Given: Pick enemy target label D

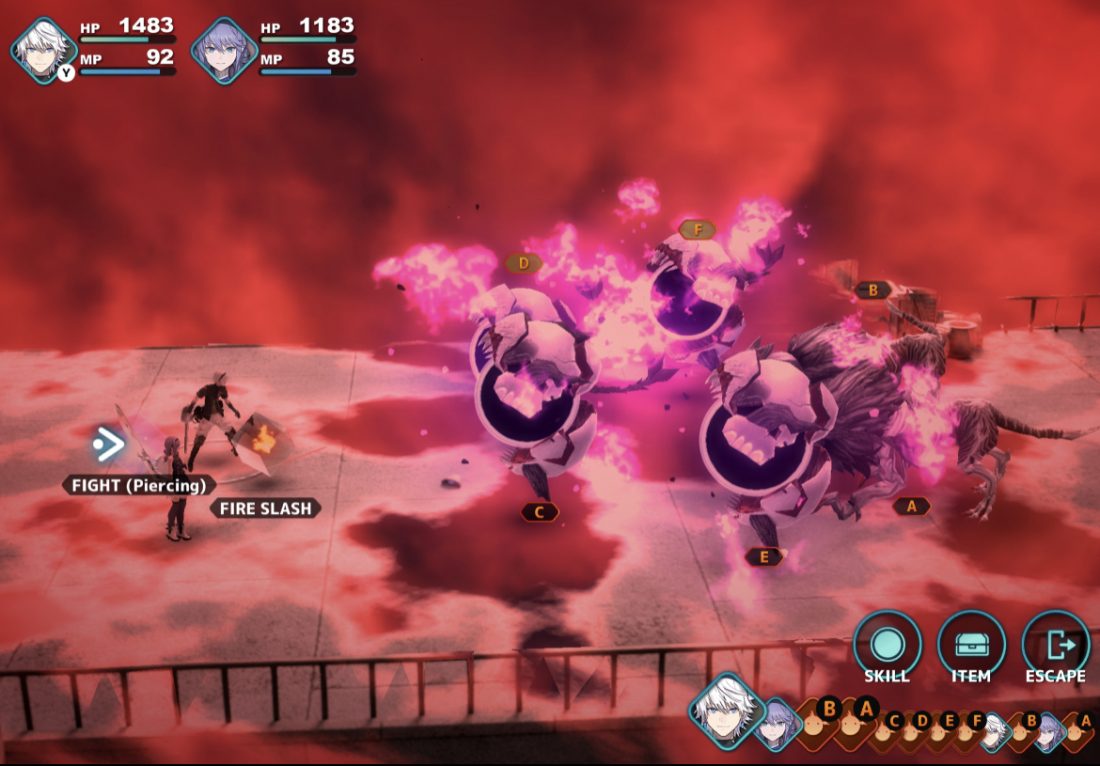Looking at the screenshot, I should pyautogui.click(x=522, y=263).
